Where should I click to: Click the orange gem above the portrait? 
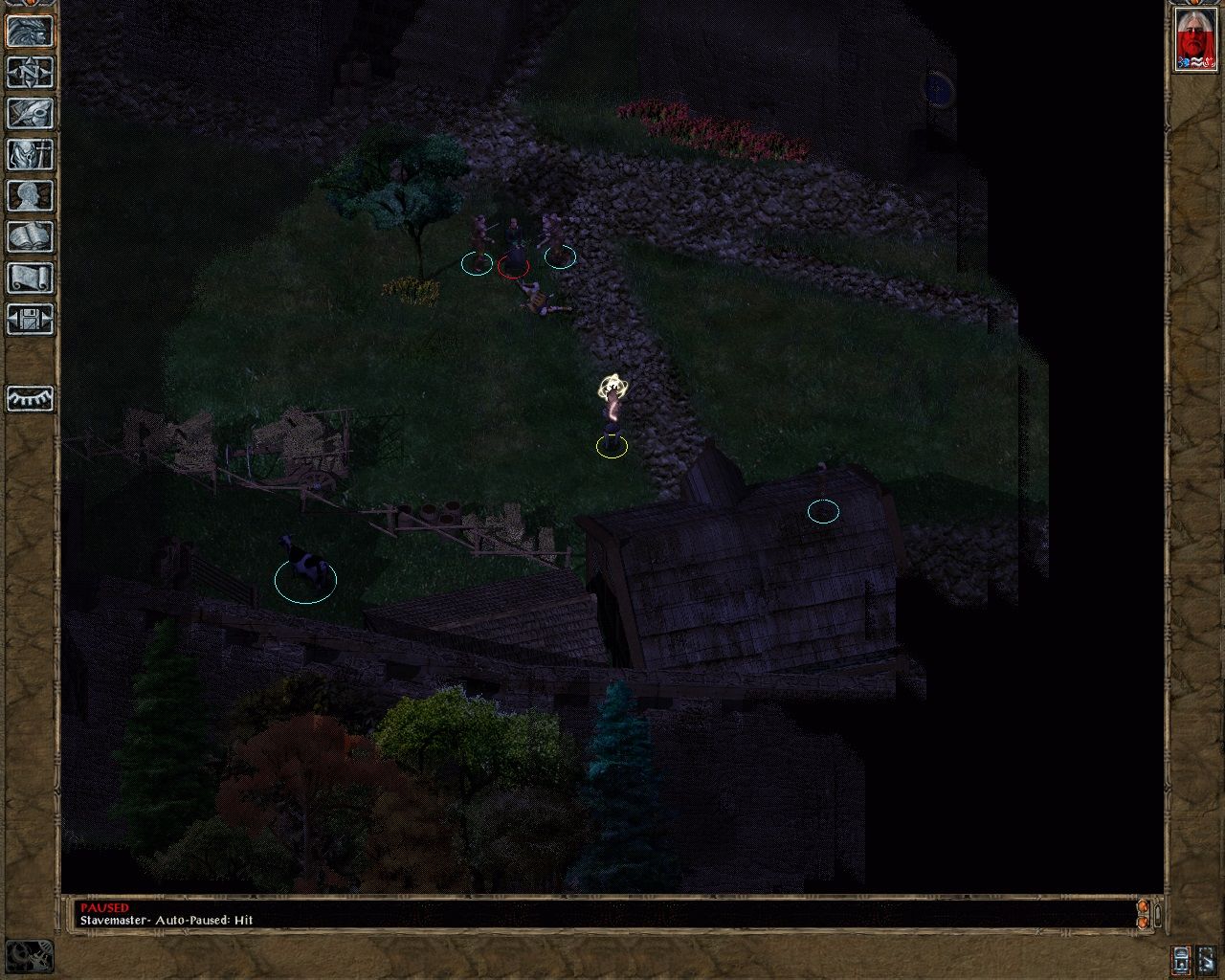click(x=1194, y=3)
